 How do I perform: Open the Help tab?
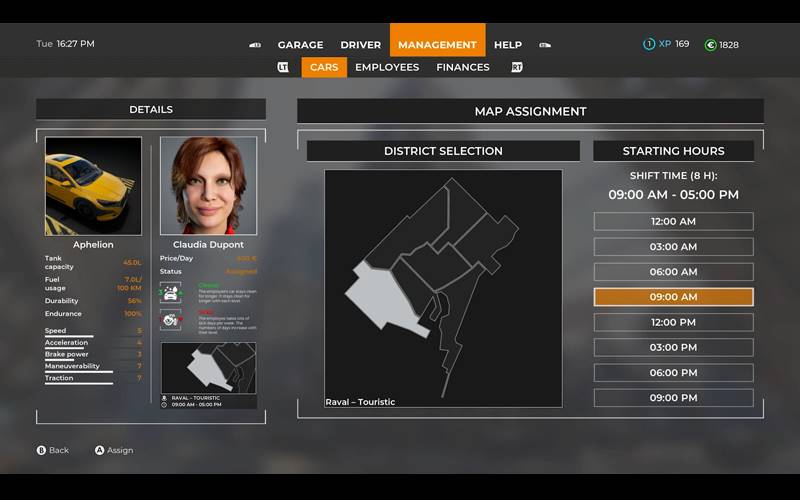(508, 45)
